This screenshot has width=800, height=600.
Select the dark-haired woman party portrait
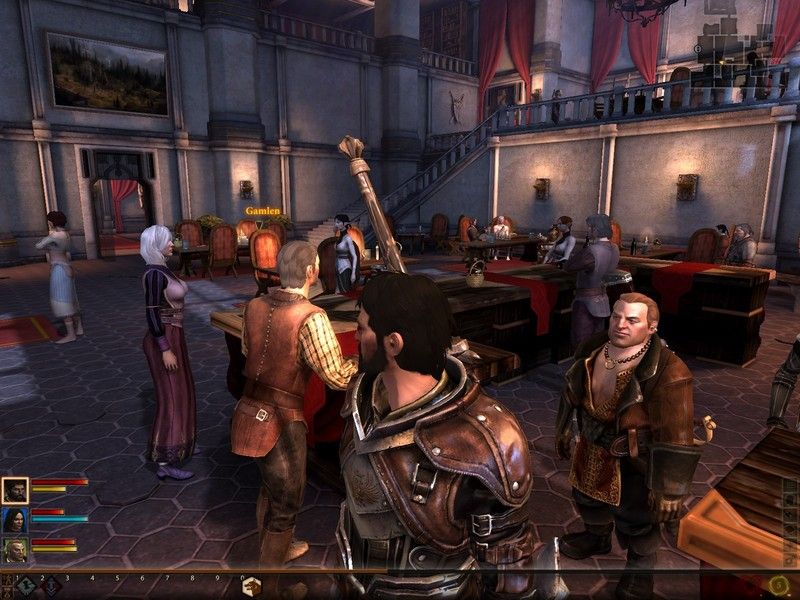[x=15, y=520]
